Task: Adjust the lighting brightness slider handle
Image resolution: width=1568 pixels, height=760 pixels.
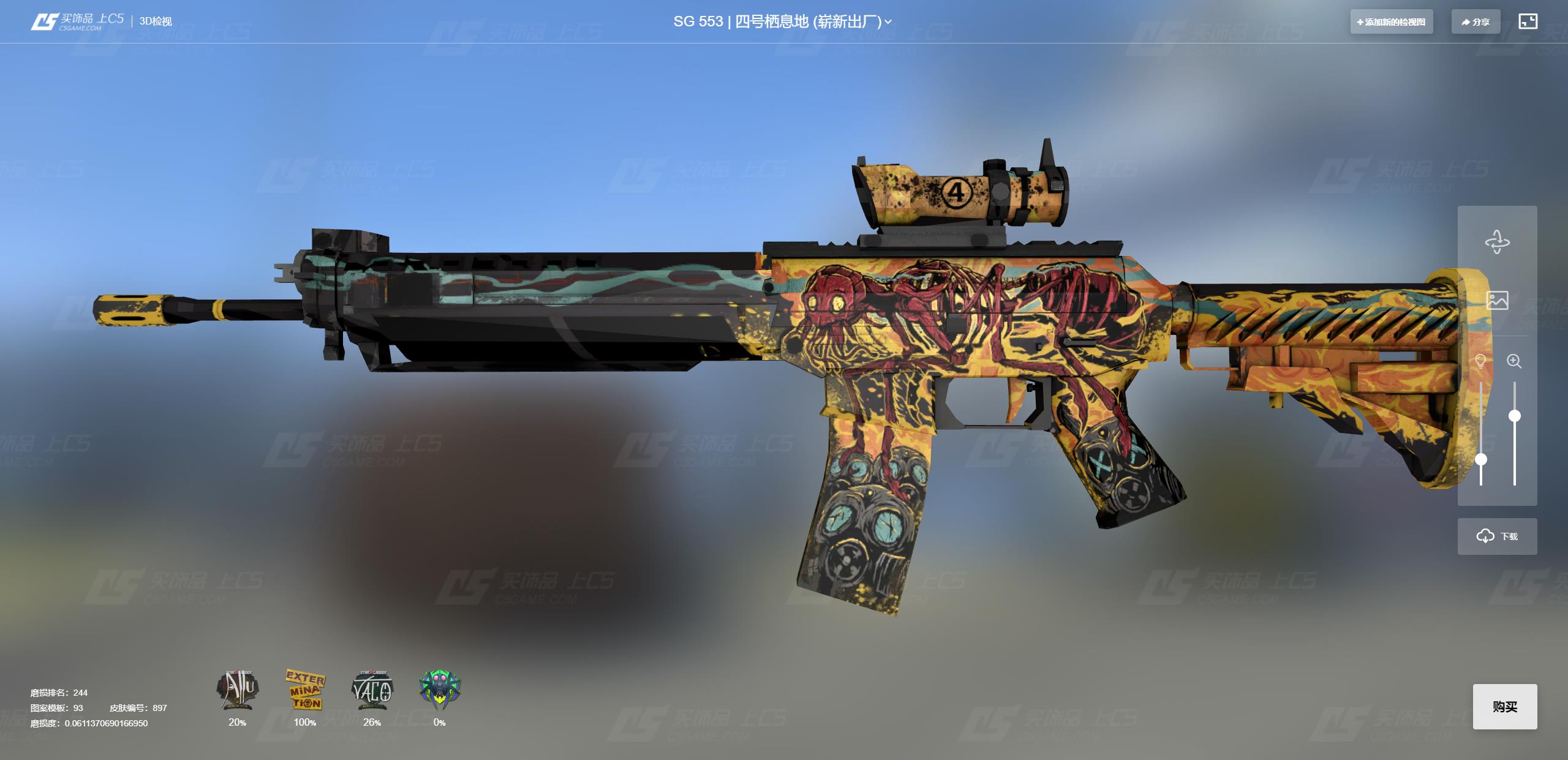Action: pyautogui.click(x=1481, y=459)
